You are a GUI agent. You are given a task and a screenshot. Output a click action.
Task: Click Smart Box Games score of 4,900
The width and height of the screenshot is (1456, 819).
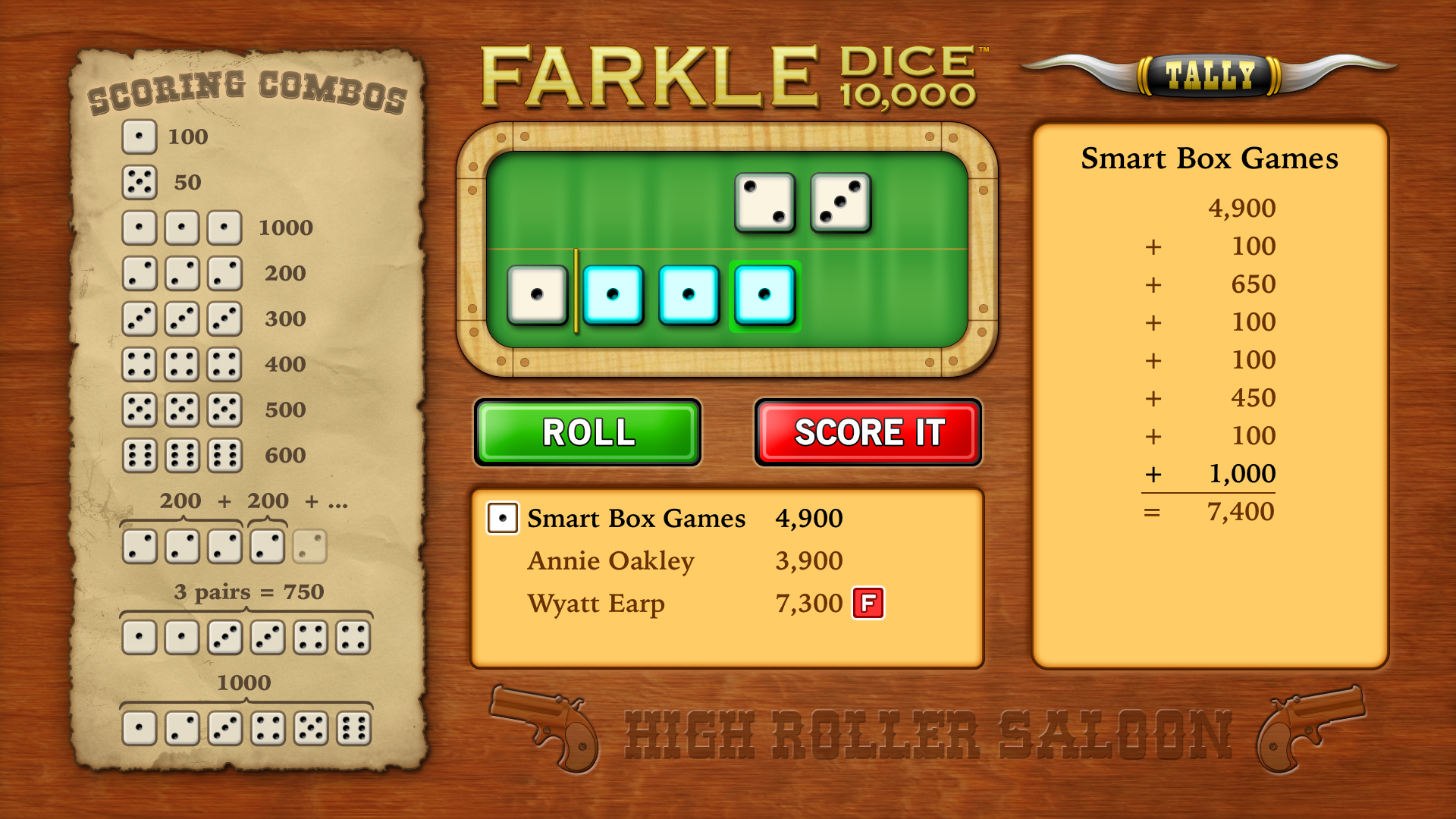pos(808,519)
